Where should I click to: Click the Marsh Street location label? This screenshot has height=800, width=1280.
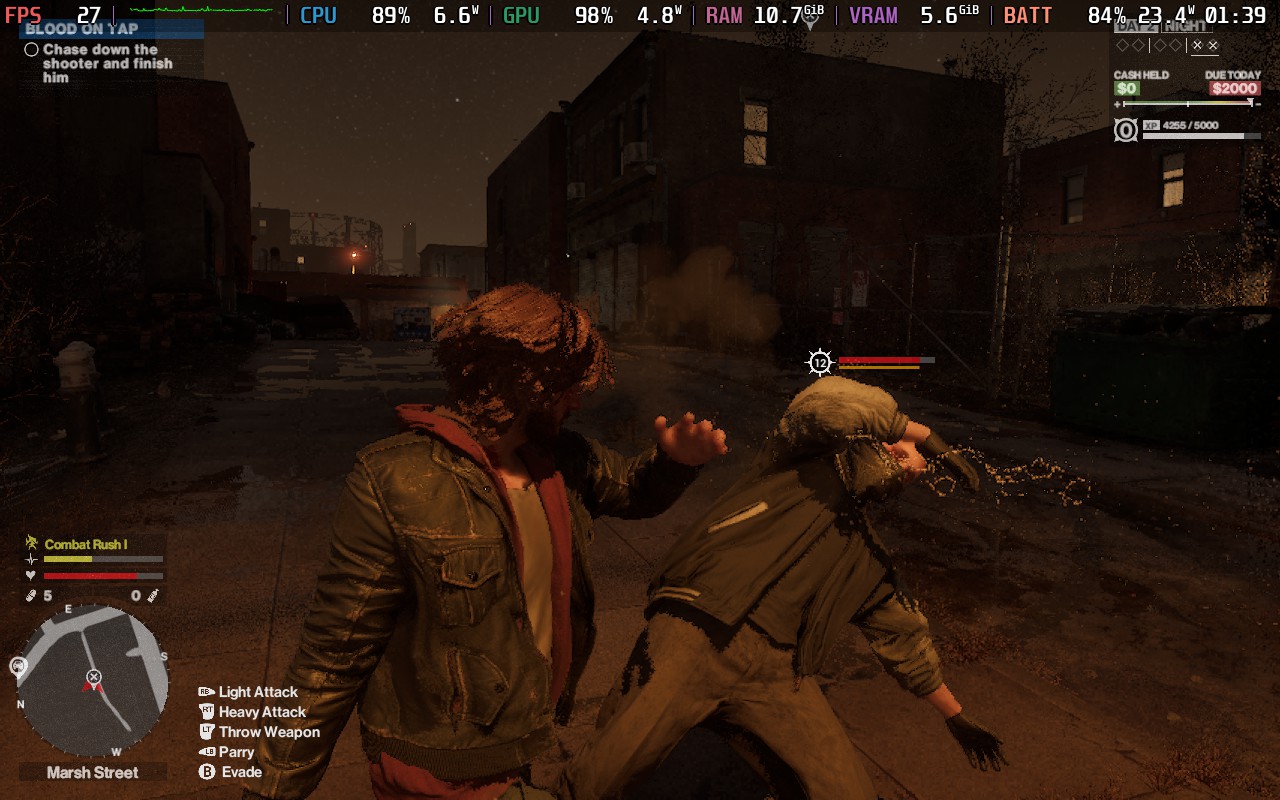coord(93,772)
